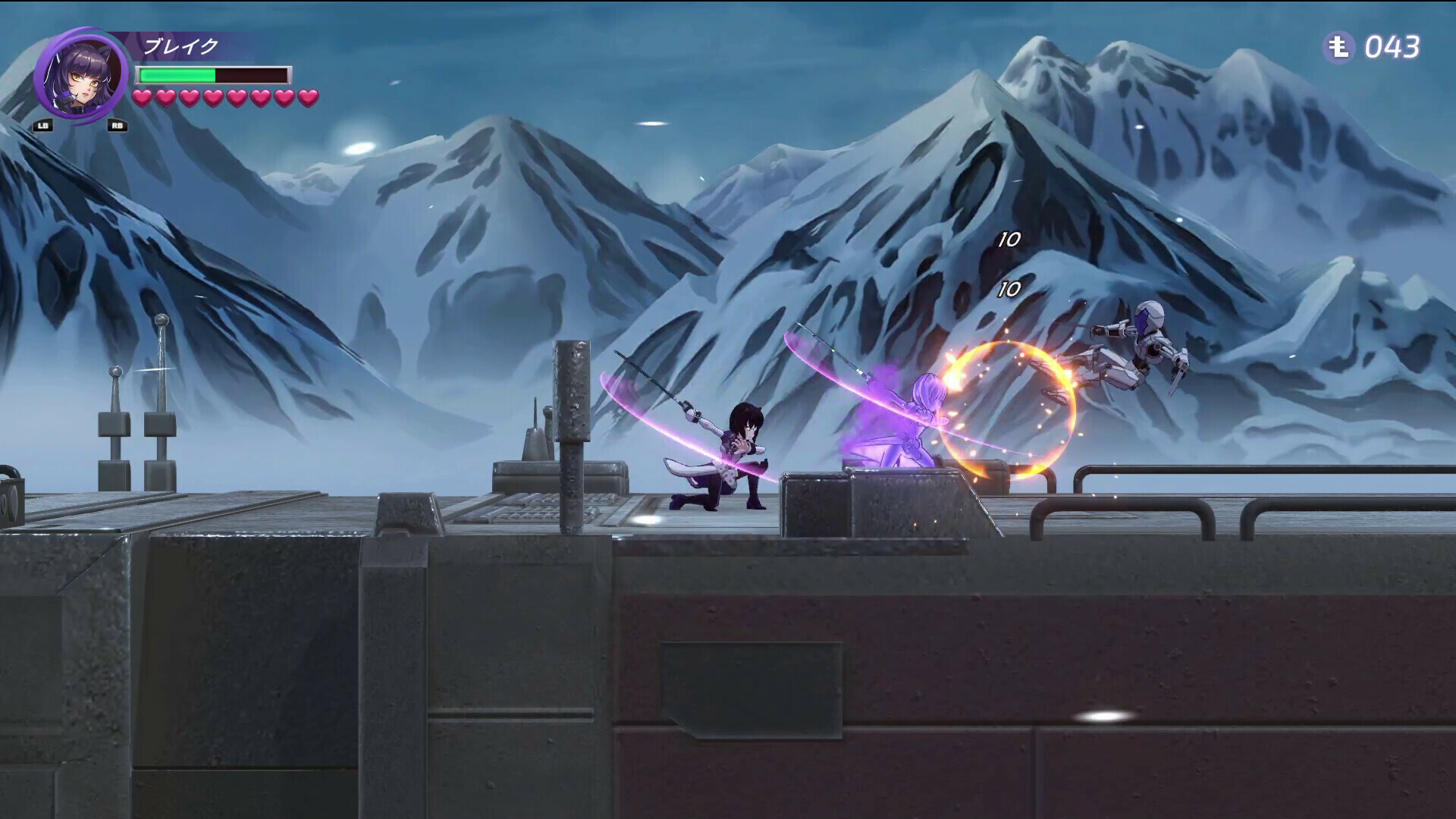
Task: Click the name label ブレイク
Action: tap(180, 45)
